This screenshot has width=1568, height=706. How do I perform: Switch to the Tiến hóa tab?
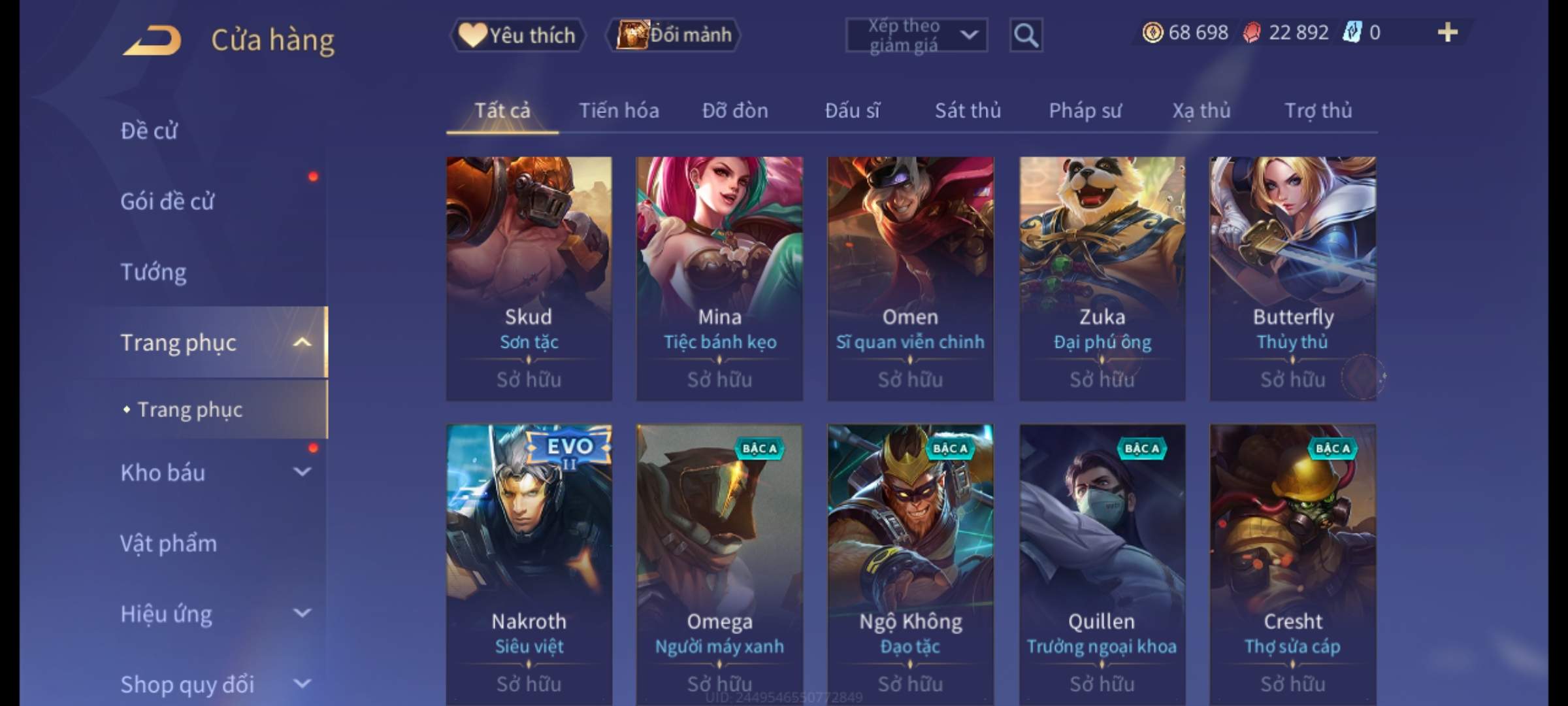(x=619, y=111)
